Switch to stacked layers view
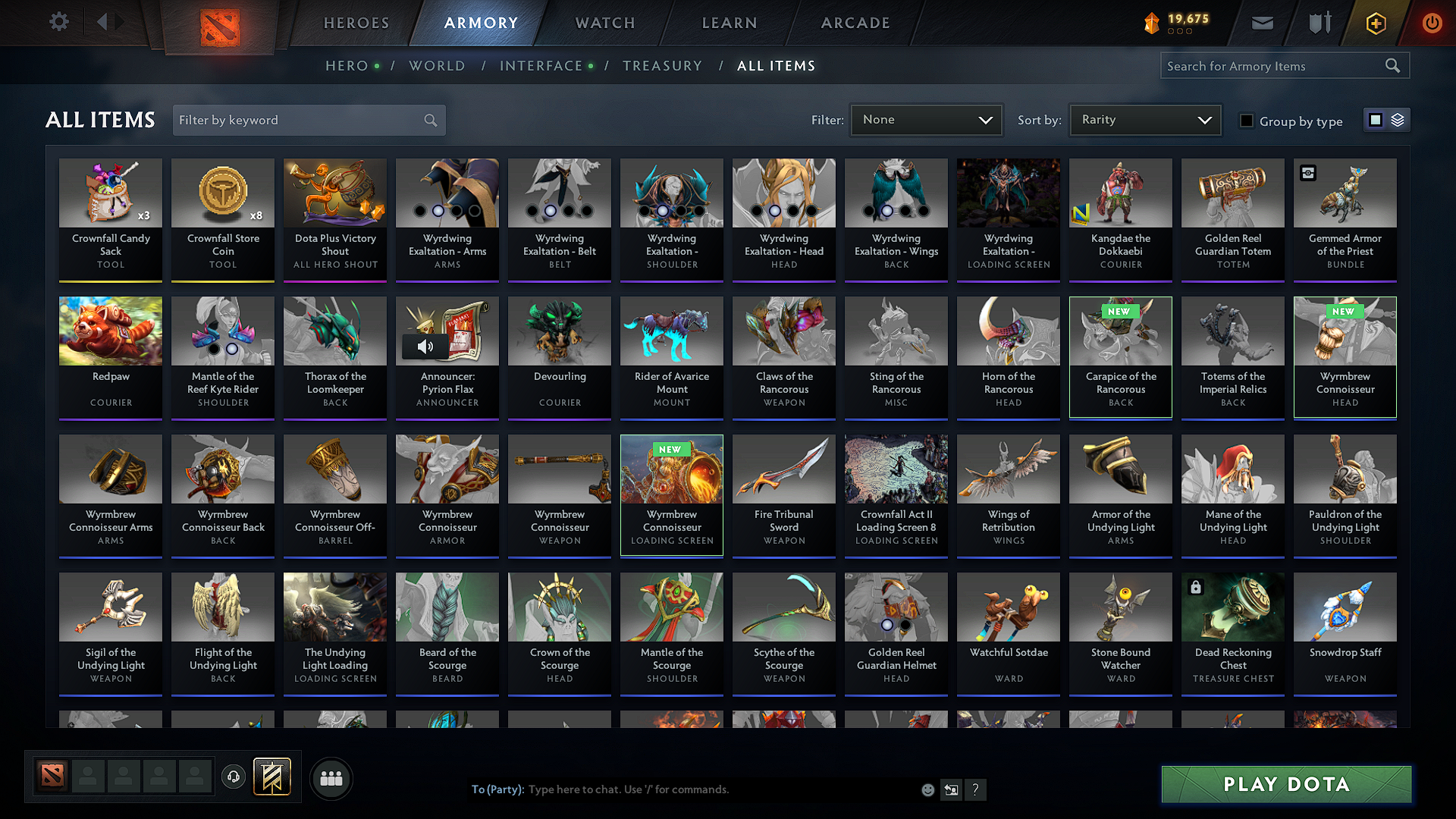 point(1398,119)
